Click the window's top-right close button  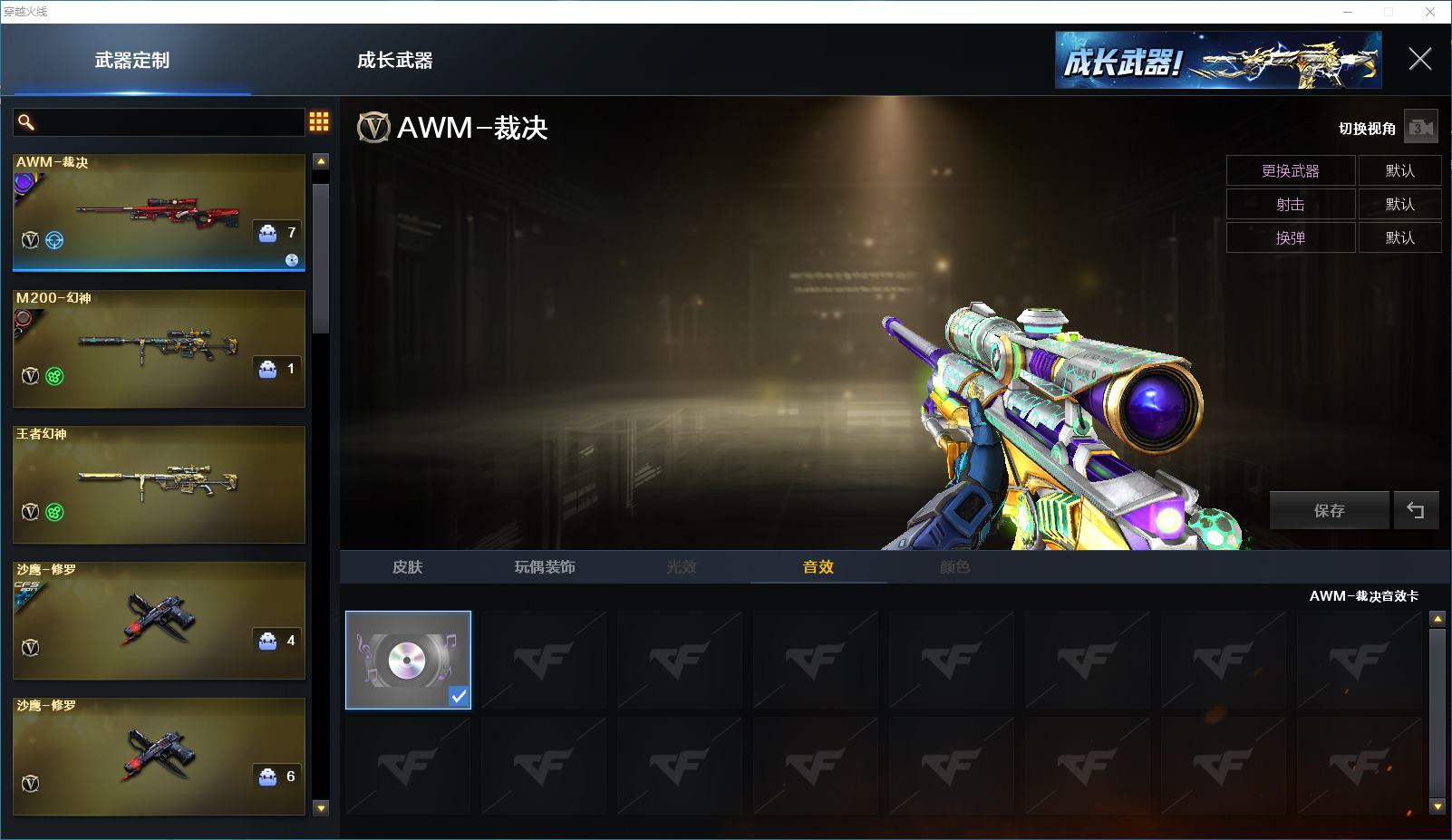coord(1431,12)
